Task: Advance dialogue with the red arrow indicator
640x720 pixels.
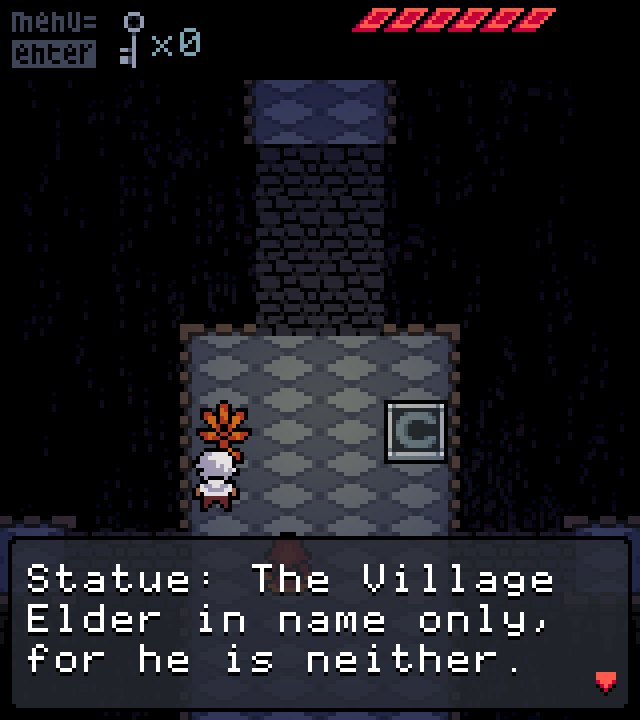Action: (606, 682)
